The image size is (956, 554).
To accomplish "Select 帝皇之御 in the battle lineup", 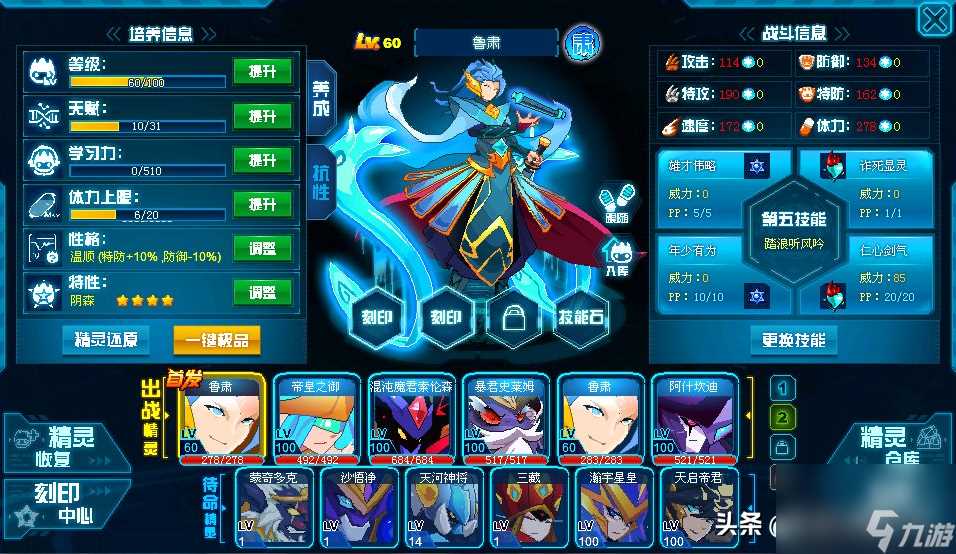I will (x=316, y=420).
